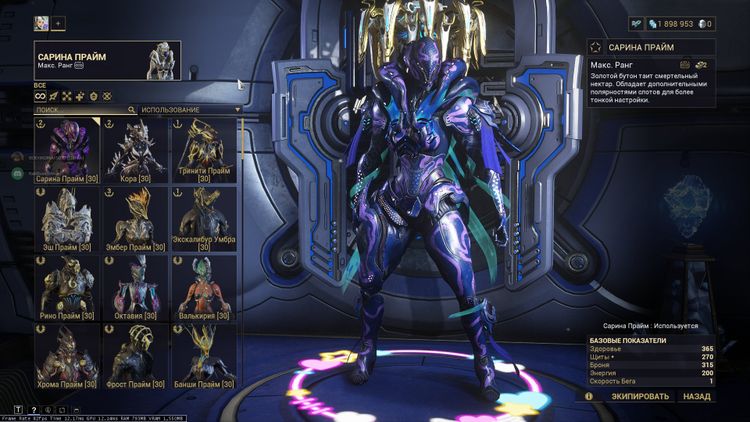Equip the warframe with ЭКИПИРОВАТЬ button

[x=640, y=396]
